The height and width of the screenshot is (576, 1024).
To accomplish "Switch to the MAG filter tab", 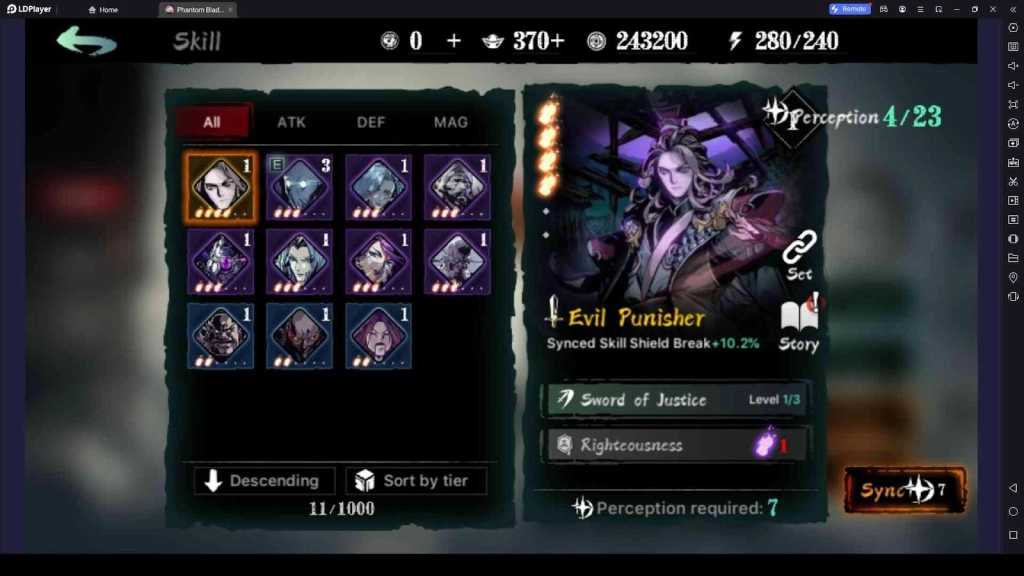I will [x=450, y=122].
